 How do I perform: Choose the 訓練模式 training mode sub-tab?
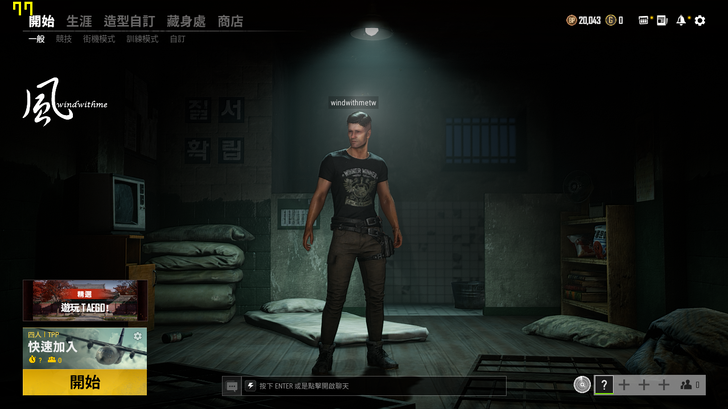(142, 39)
